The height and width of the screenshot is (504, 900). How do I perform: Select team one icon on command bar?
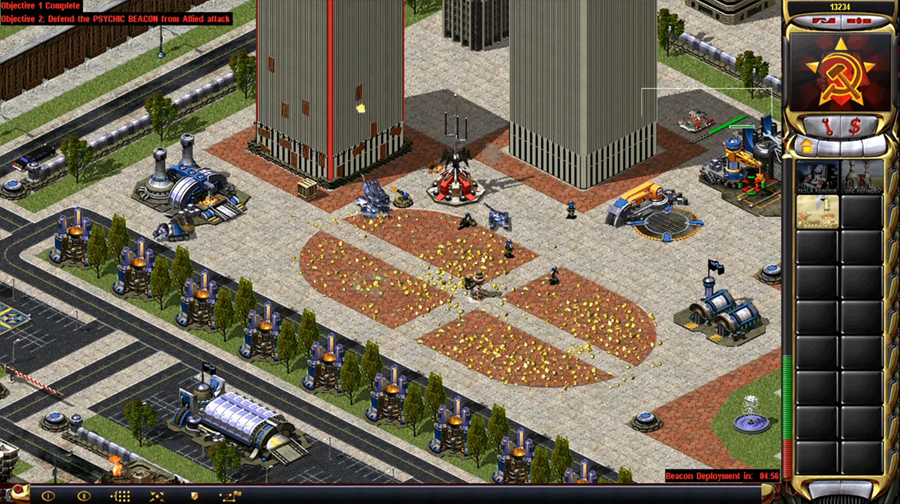pyautogui.click(x=47, y=495)
